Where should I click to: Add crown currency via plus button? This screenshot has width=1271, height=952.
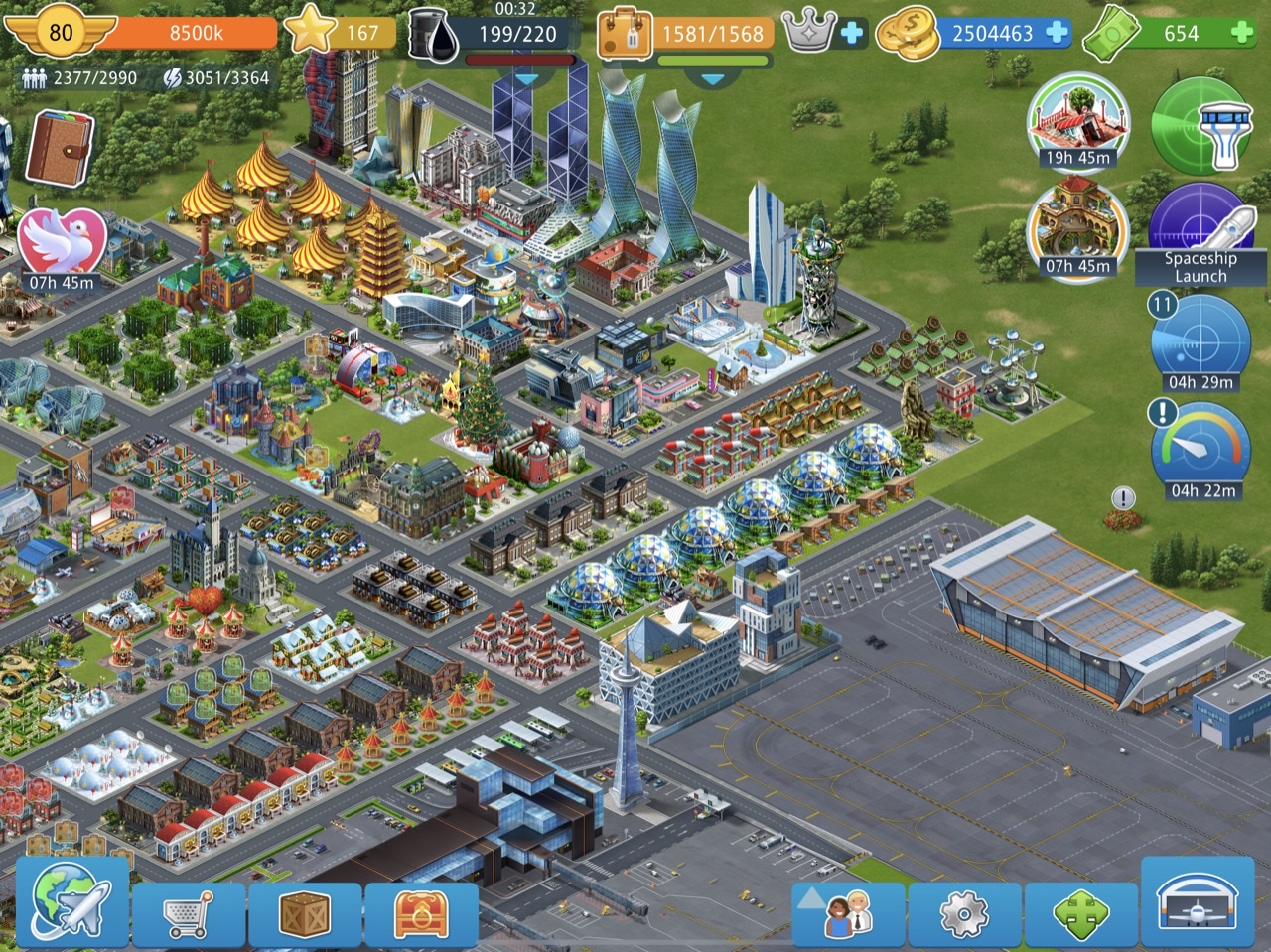tap(852, 33)
